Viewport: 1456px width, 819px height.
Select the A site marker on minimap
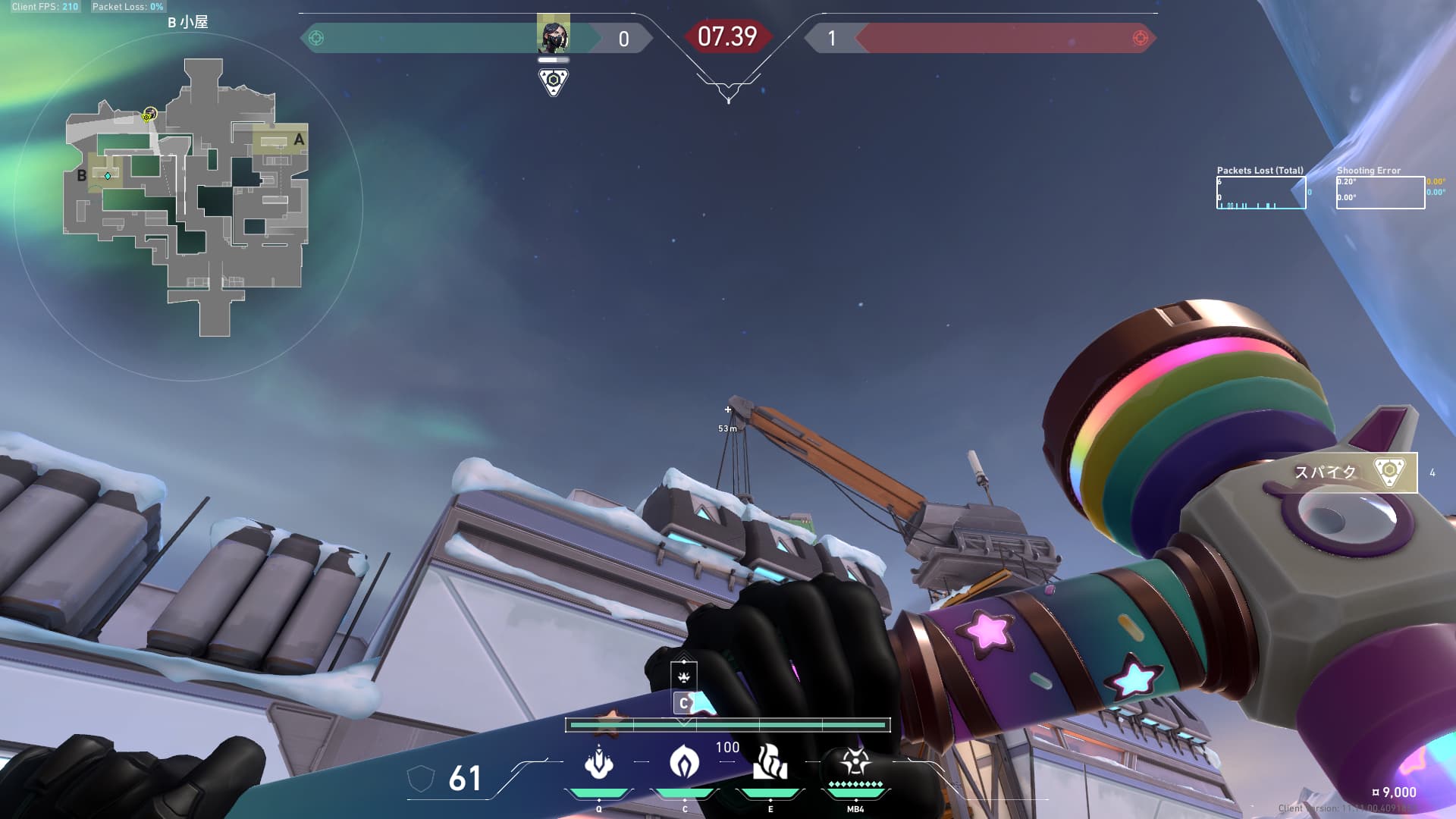point(299,140)
